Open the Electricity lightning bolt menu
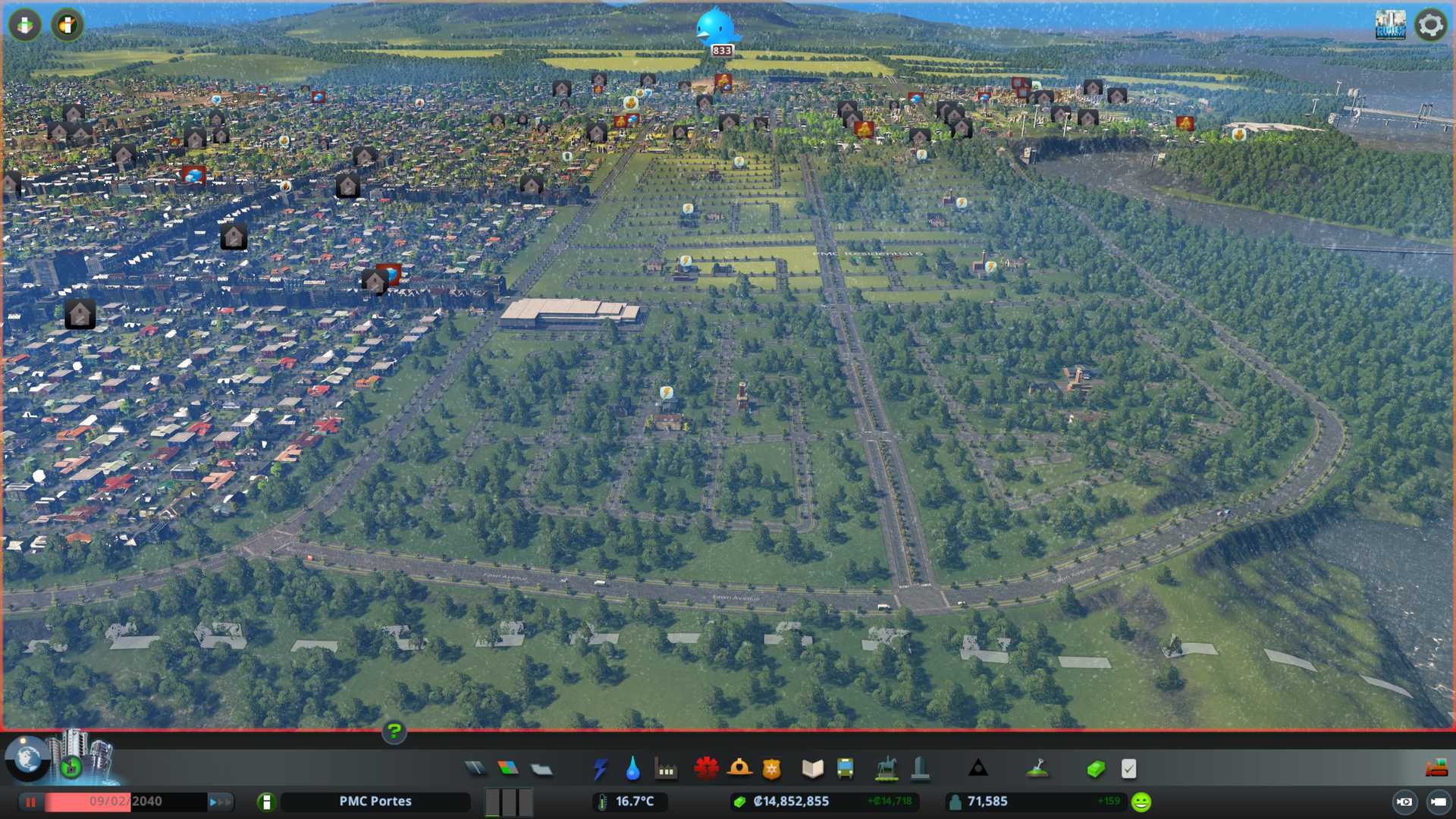 [x=600, y=769]
